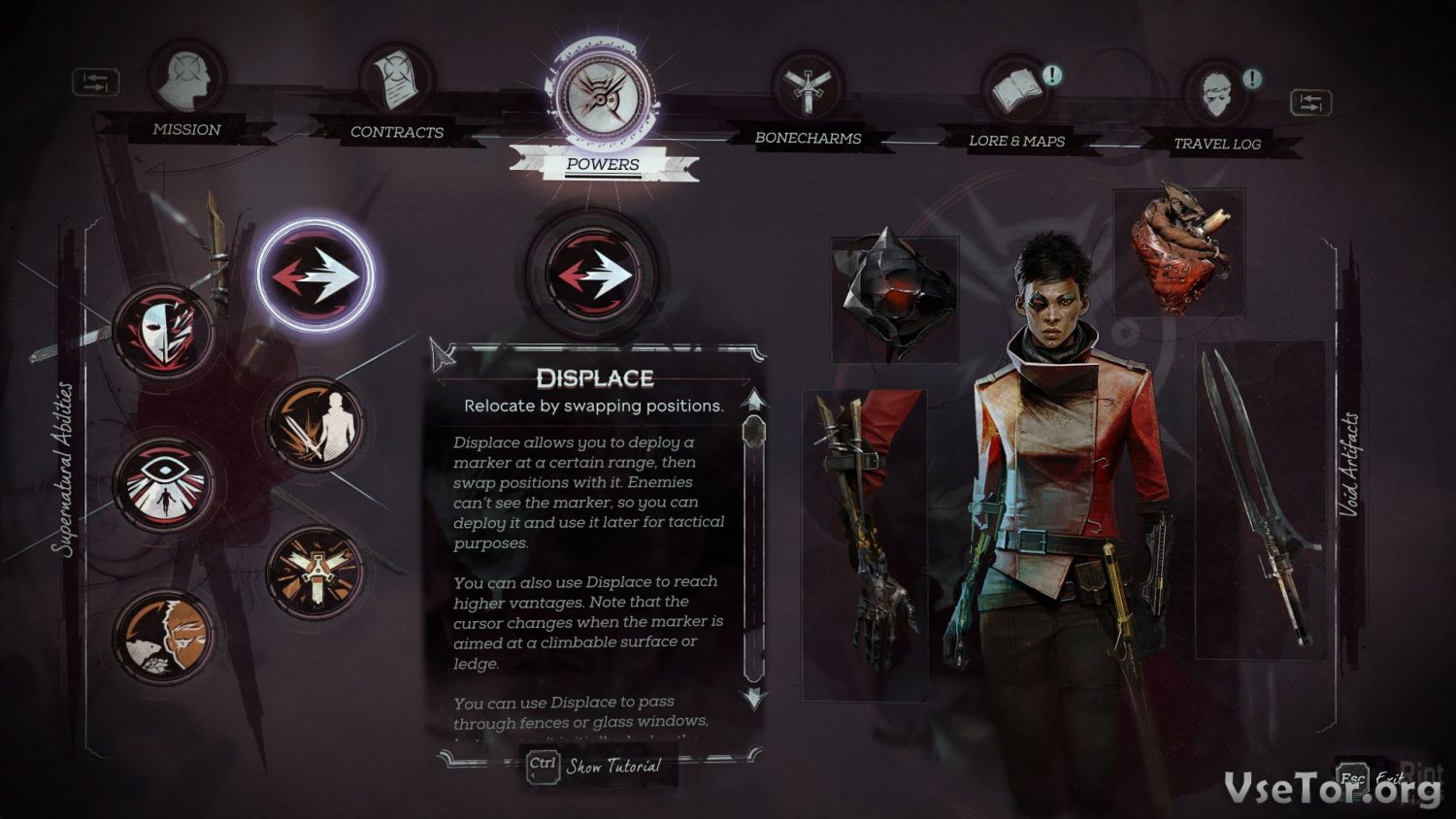This screenshot has height=819, width=1456.
Task: Click the description scrollbar down arrow
Action: click(x=754, y=697)
